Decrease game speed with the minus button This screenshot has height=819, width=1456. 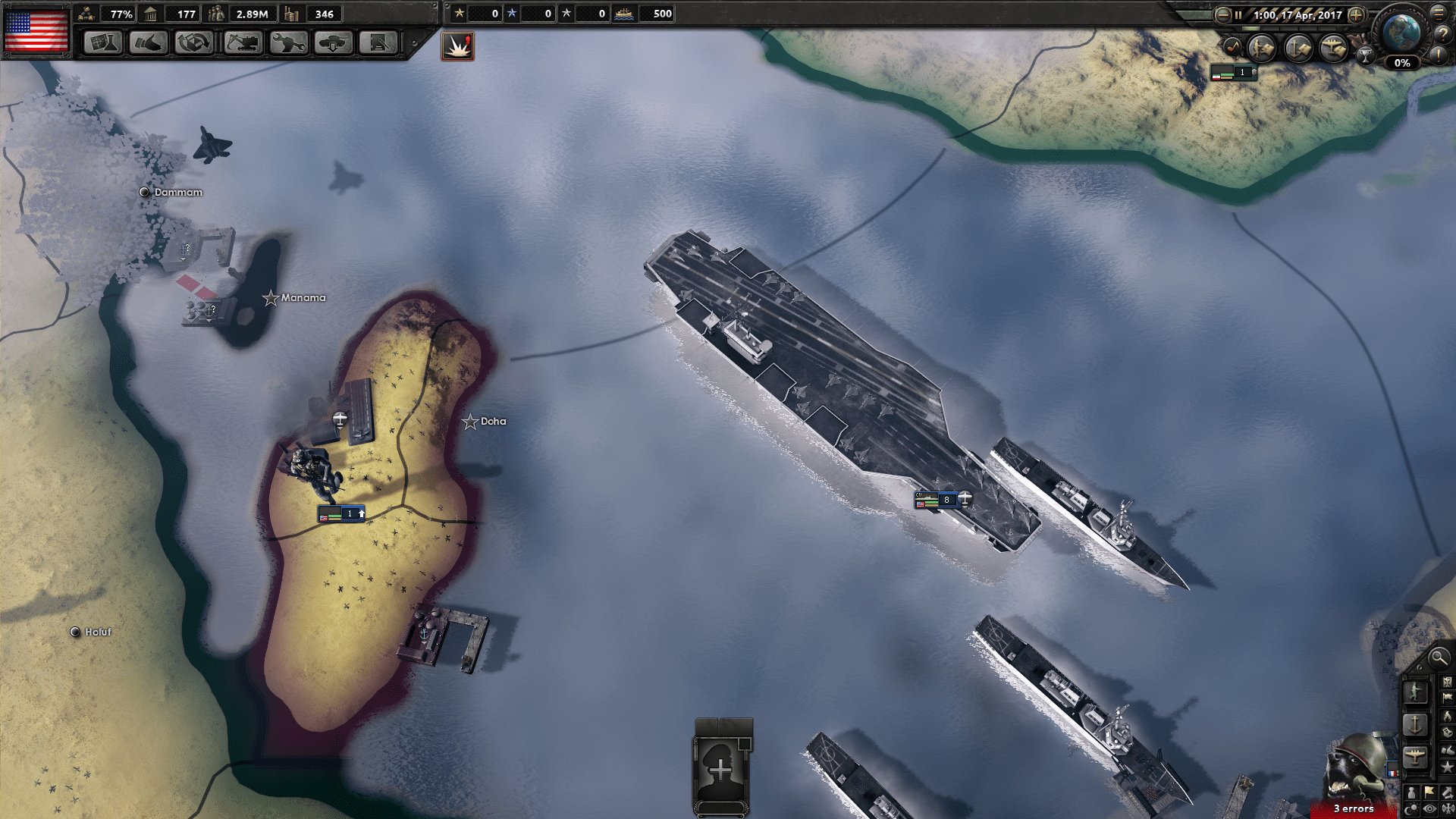[1222, 14]
